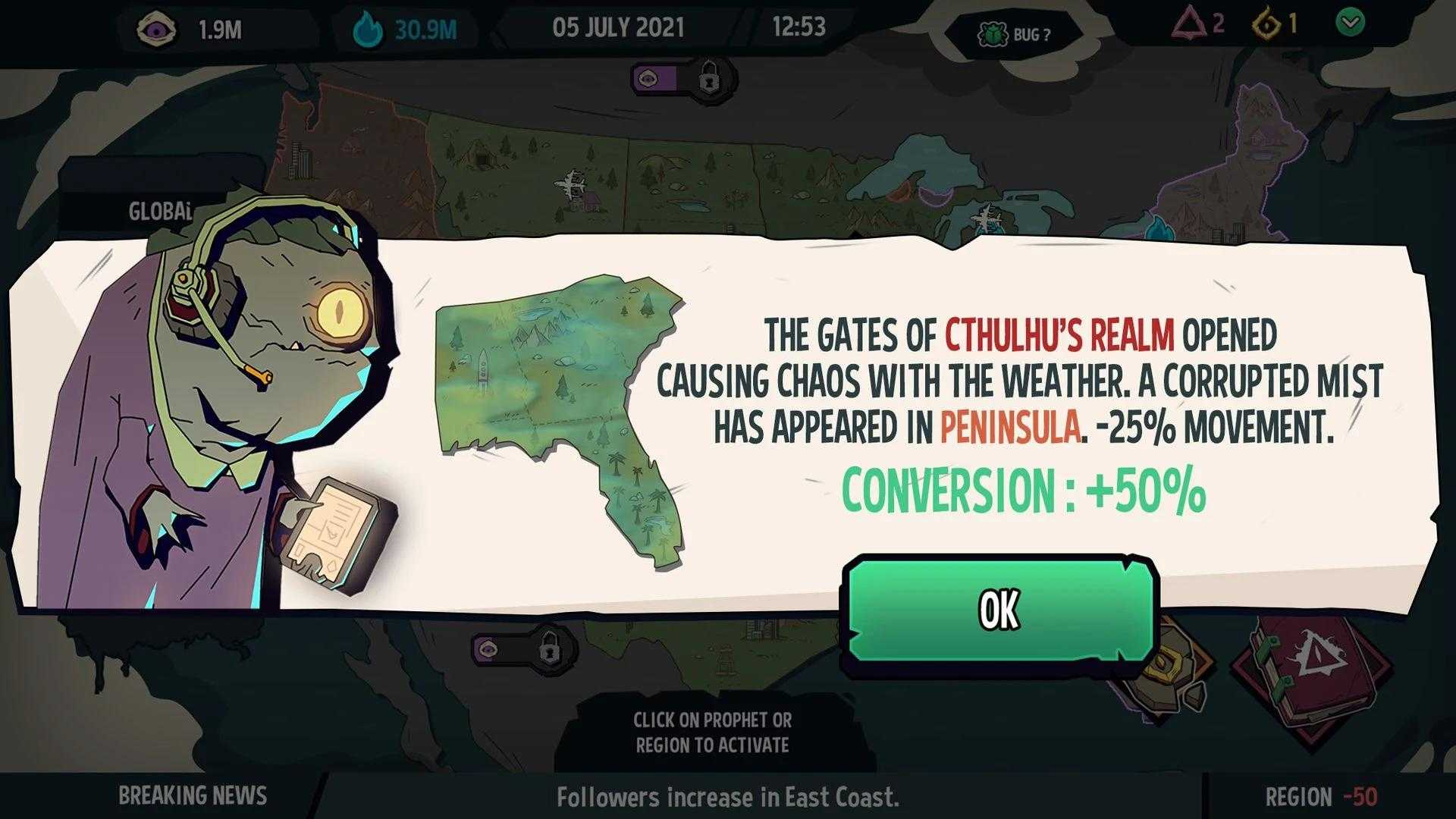Toggle the lower locked eye switch
Viewport: 1456px width, 819px height.
pos(525,650)
